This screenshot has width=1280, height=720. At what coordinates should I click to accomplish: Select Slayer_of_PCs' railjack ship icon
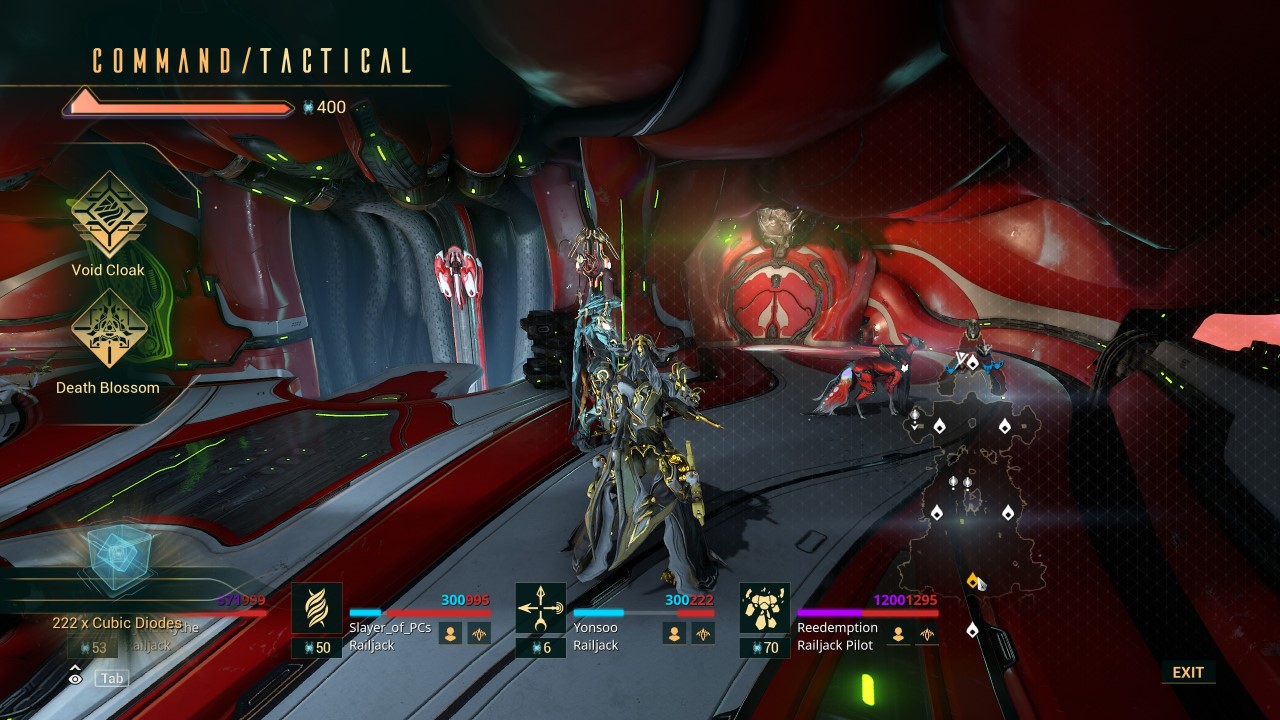(479, 634)
